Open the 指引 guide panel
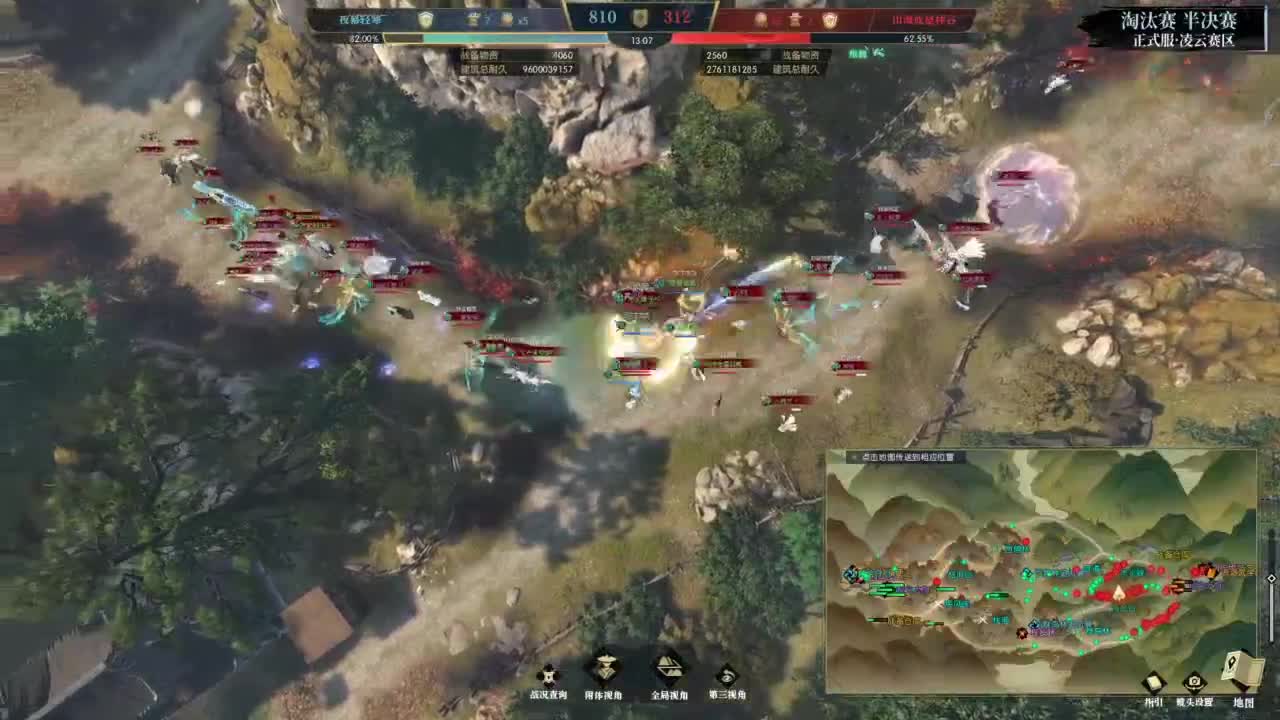This screenshot has width=1280, height=720. coord(1154,682)
